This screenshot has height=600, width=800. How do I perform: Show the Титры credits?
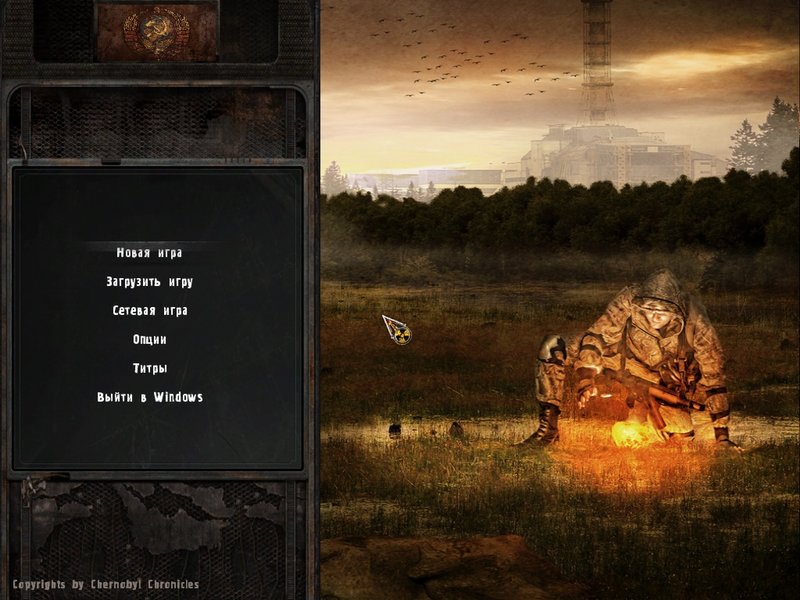[149, 369]
